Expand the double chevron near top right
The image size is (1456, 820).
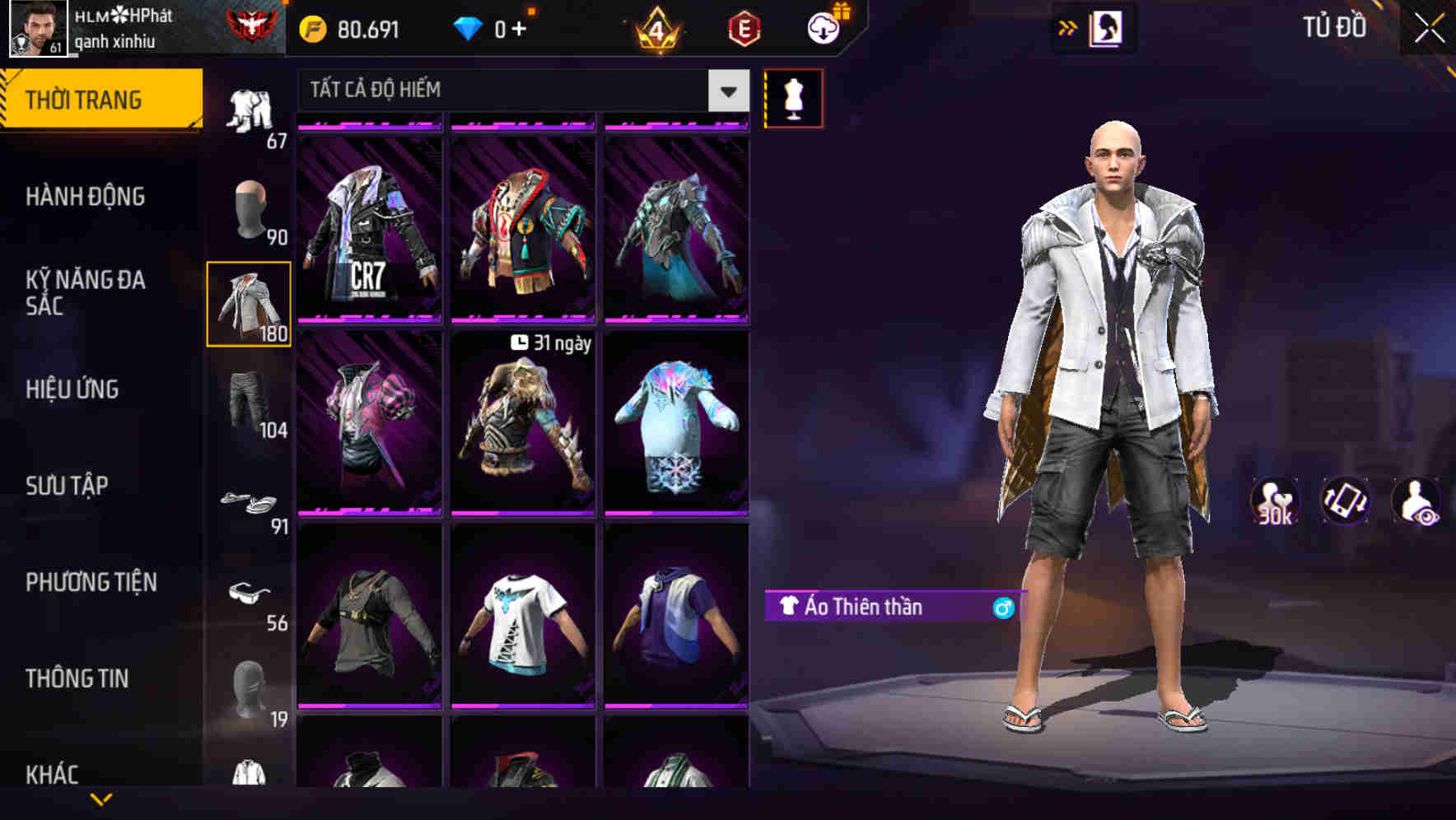tap(1068, 26)
